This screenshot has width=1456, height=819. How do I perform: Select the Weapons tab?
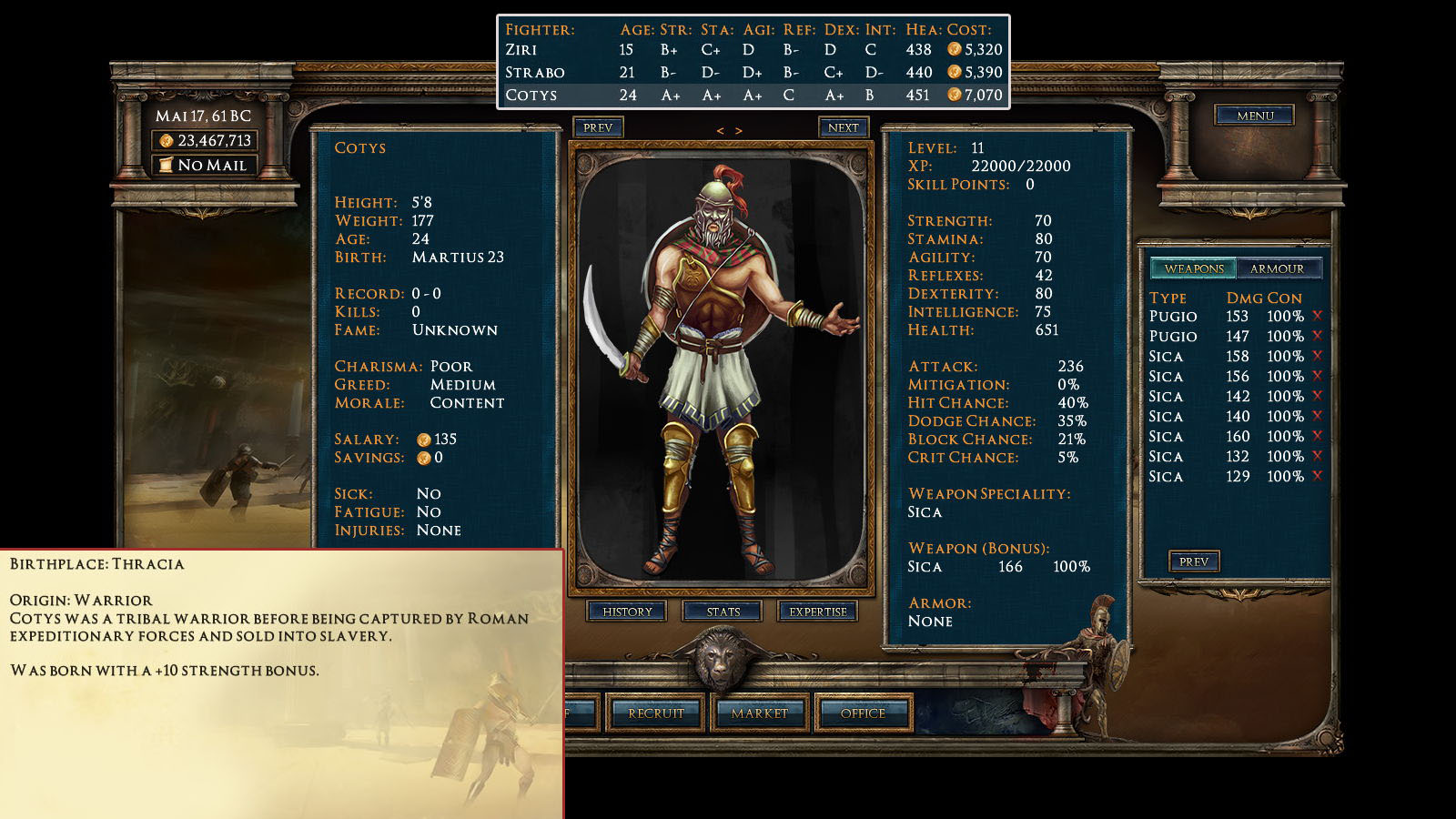click(1194, 268)
